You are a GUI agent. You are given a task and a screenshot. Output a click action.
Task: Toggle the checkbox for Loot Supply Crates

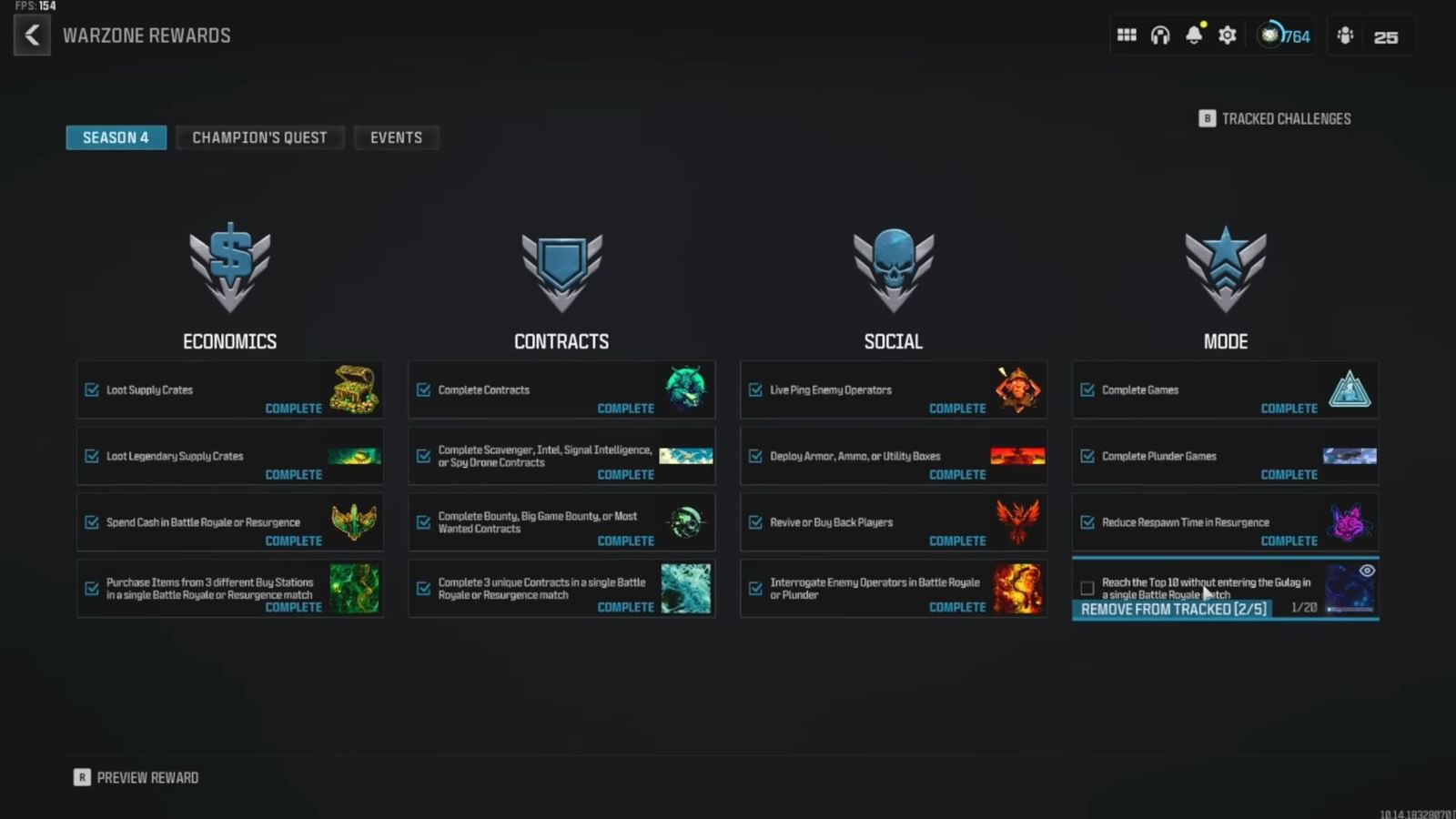[x=92, y=389]
